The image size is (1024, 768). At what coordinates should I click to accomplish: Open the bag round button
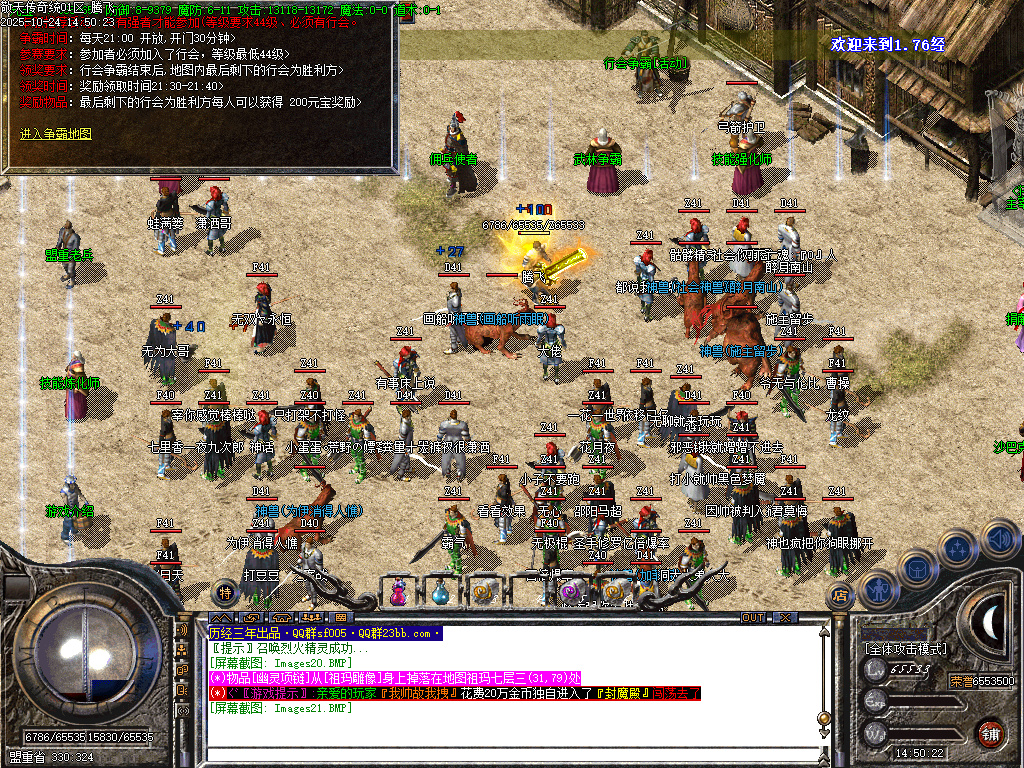(x=917, y=567)
